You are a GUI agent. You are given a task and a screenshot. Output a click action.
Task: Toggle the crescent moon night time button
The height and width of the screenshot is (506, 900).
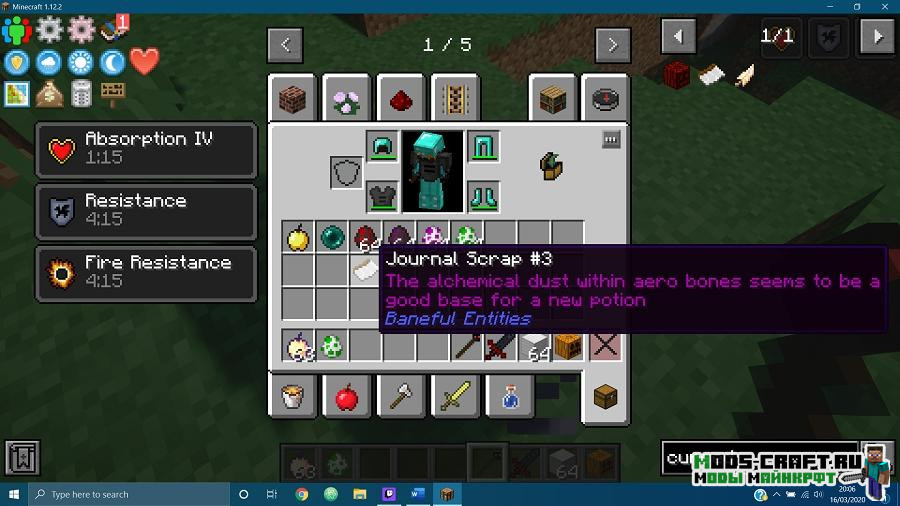112,62
